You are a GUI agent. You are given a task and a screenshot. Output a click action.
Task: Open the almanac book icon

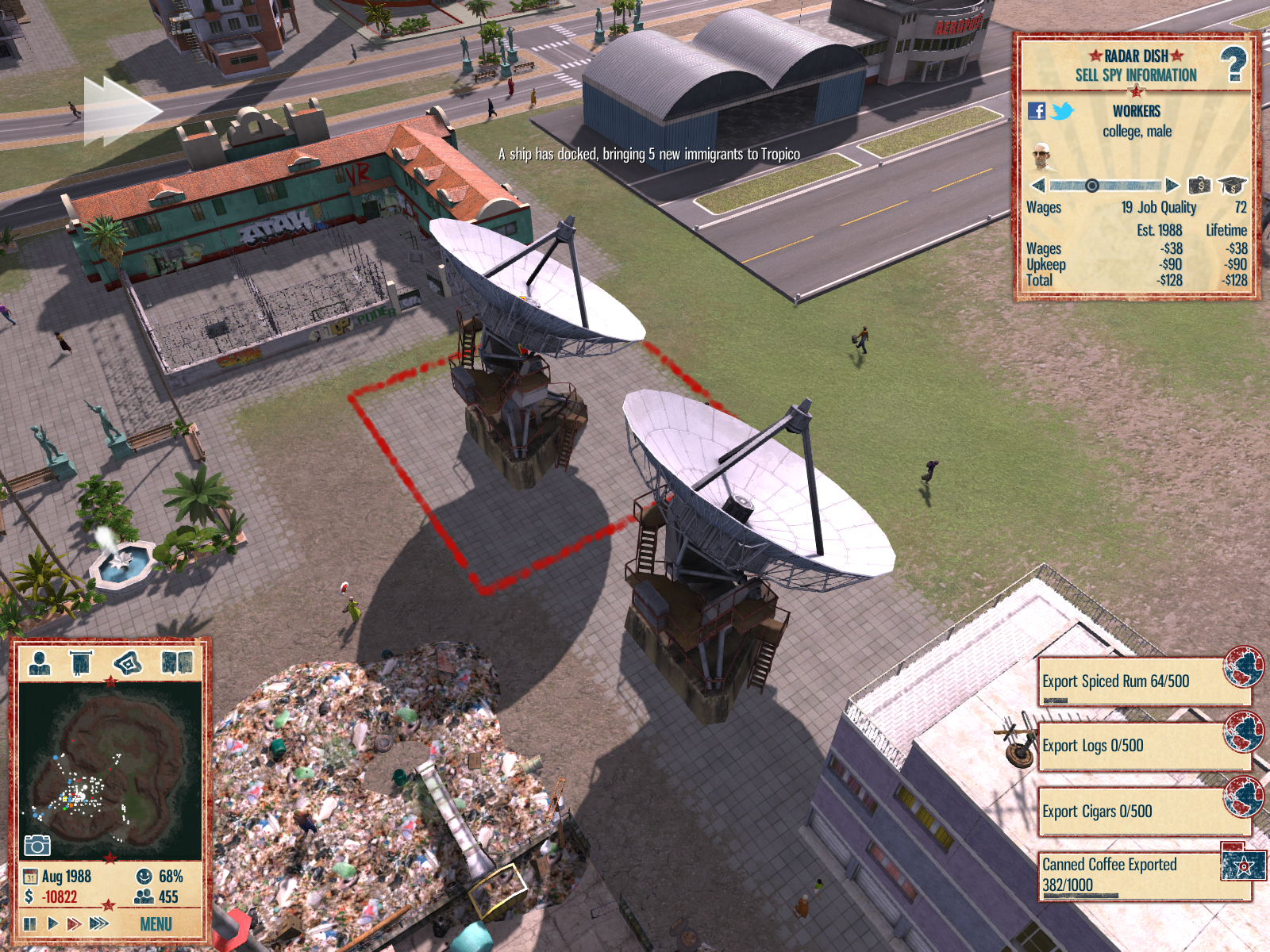pos(177,662)
